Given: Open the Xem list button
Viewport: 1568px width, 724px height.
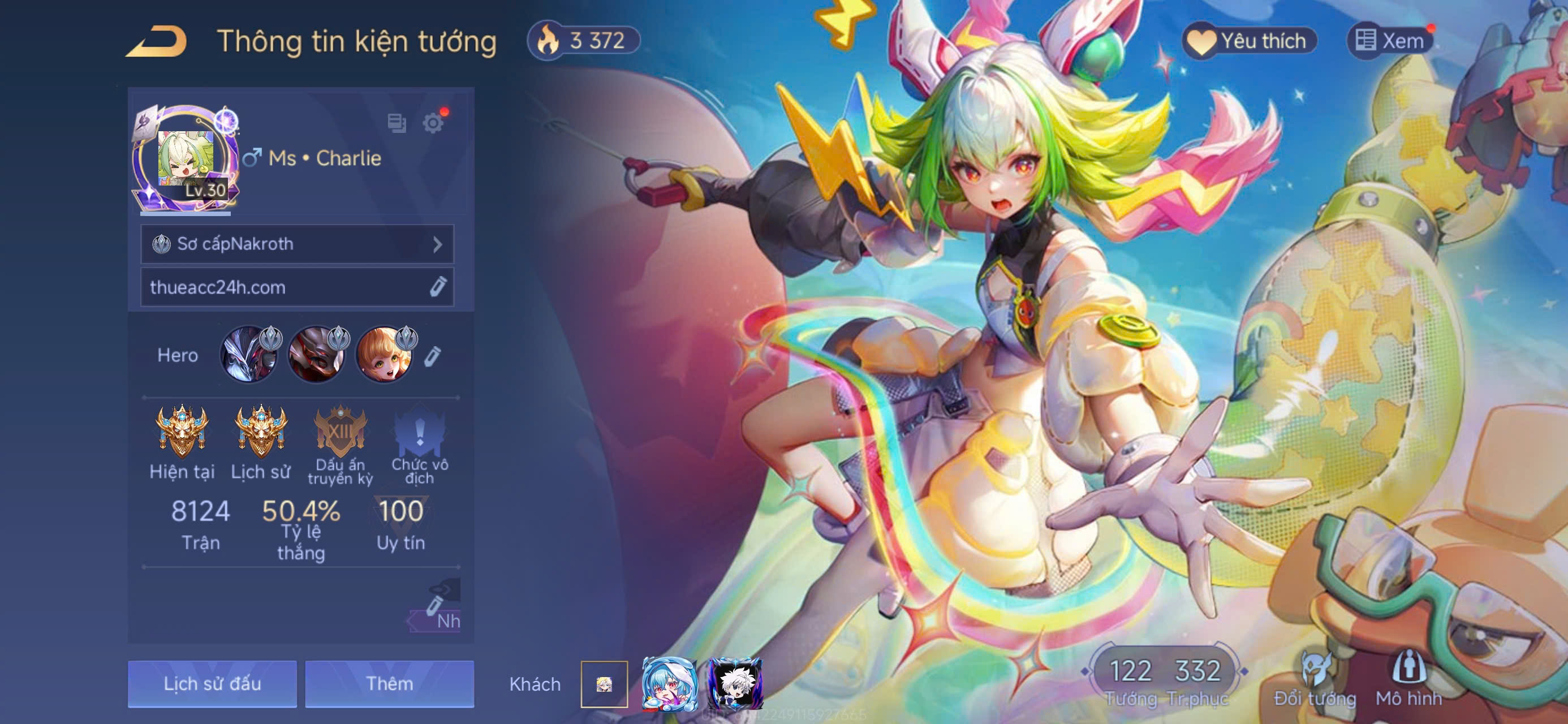Looking at the screenshot, I should 1390,41.
